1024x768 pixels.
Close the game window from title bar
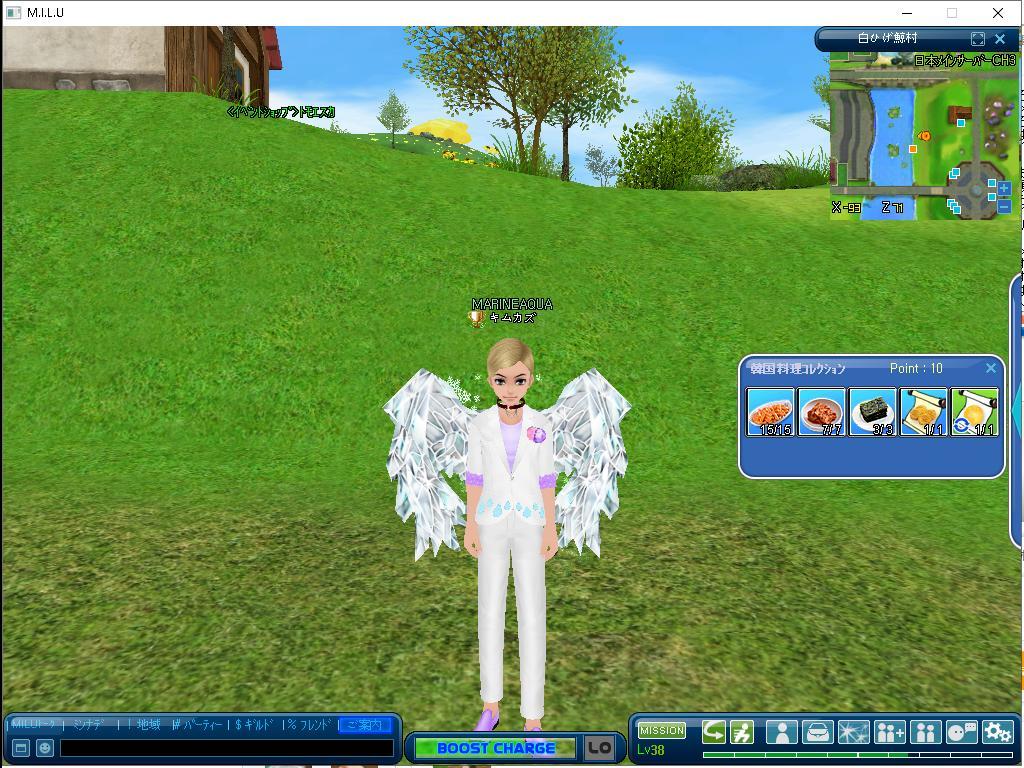[997, 13]
